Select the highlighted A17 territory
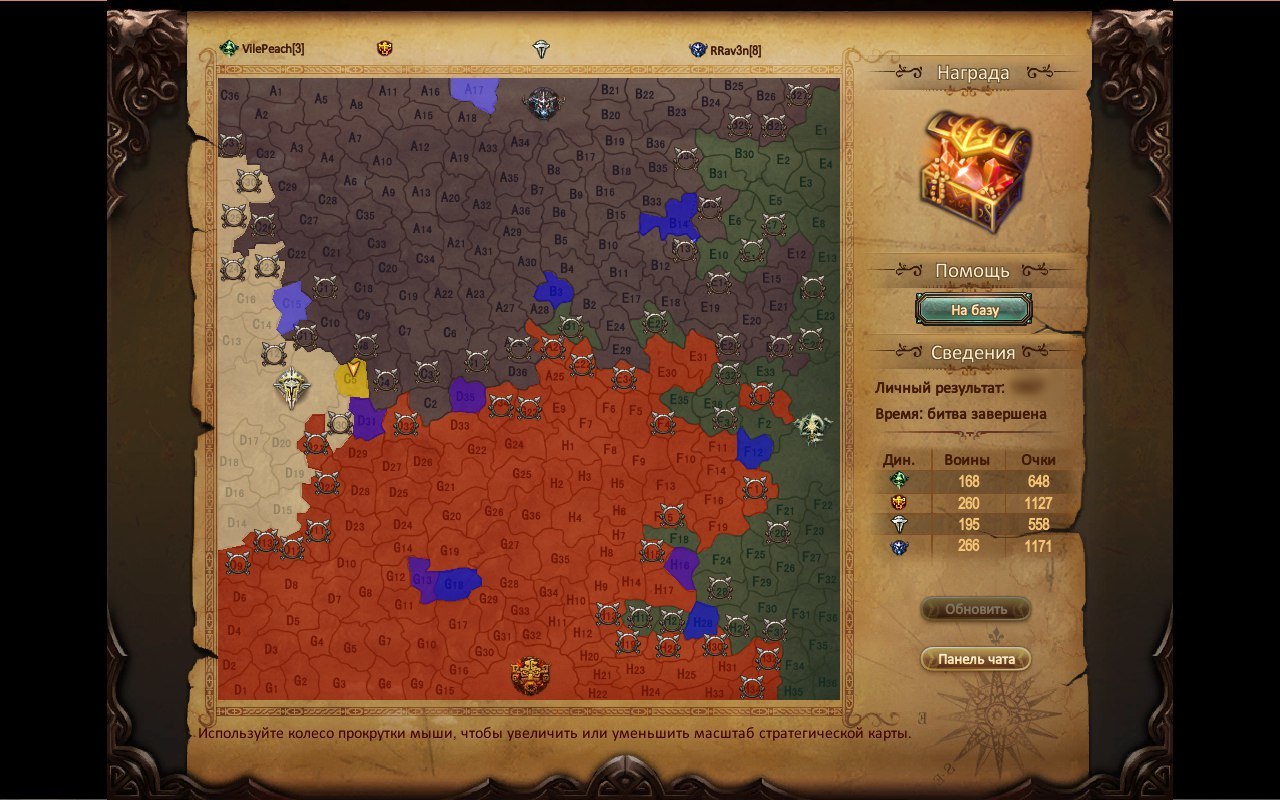 pos(473,90)
